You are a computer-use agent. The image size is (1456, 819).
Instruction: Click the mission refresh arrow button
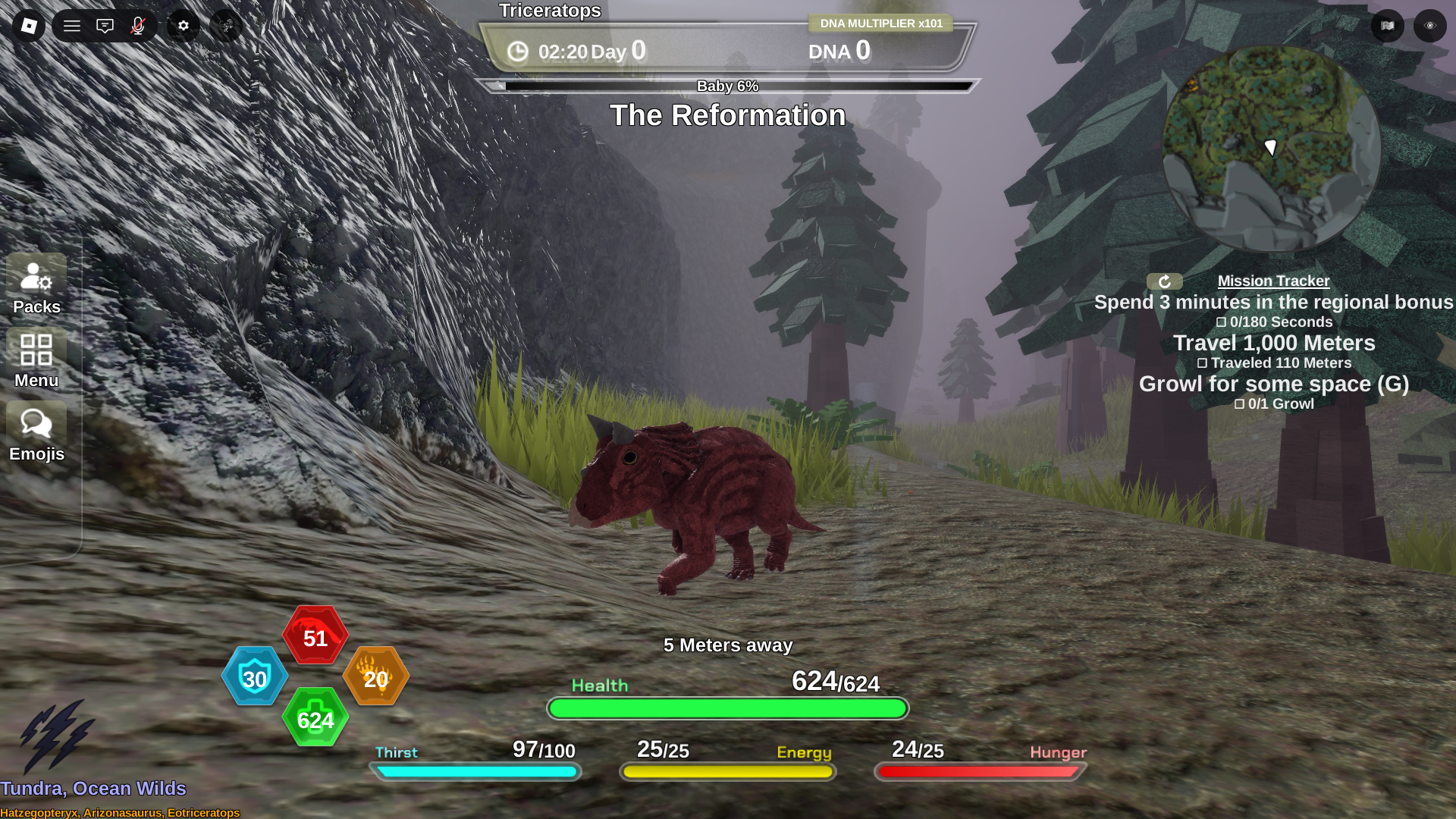[x=1164, y=281]
